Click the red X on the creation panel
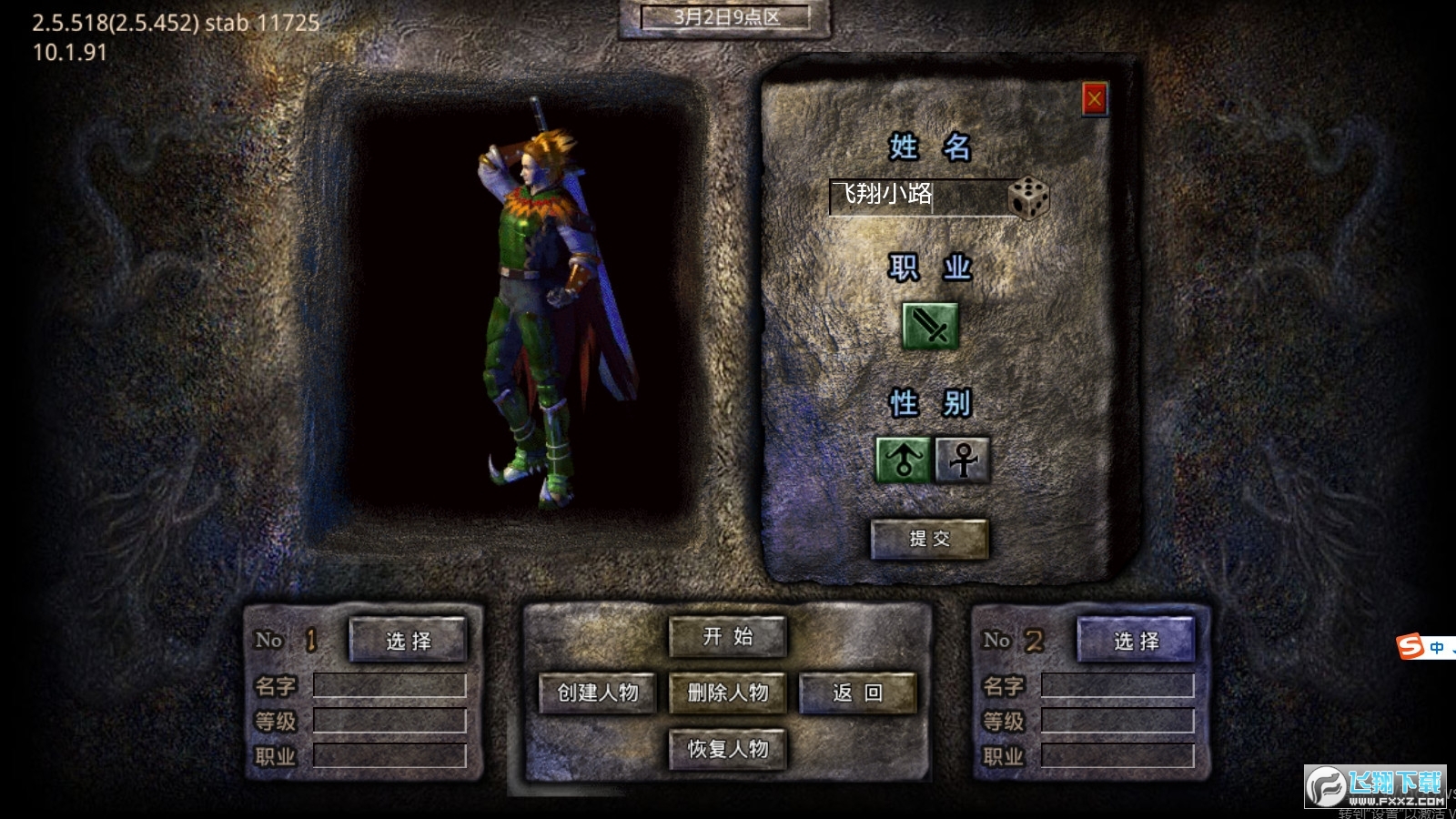The image size is (1456, 819). [x=1094, y=102]
